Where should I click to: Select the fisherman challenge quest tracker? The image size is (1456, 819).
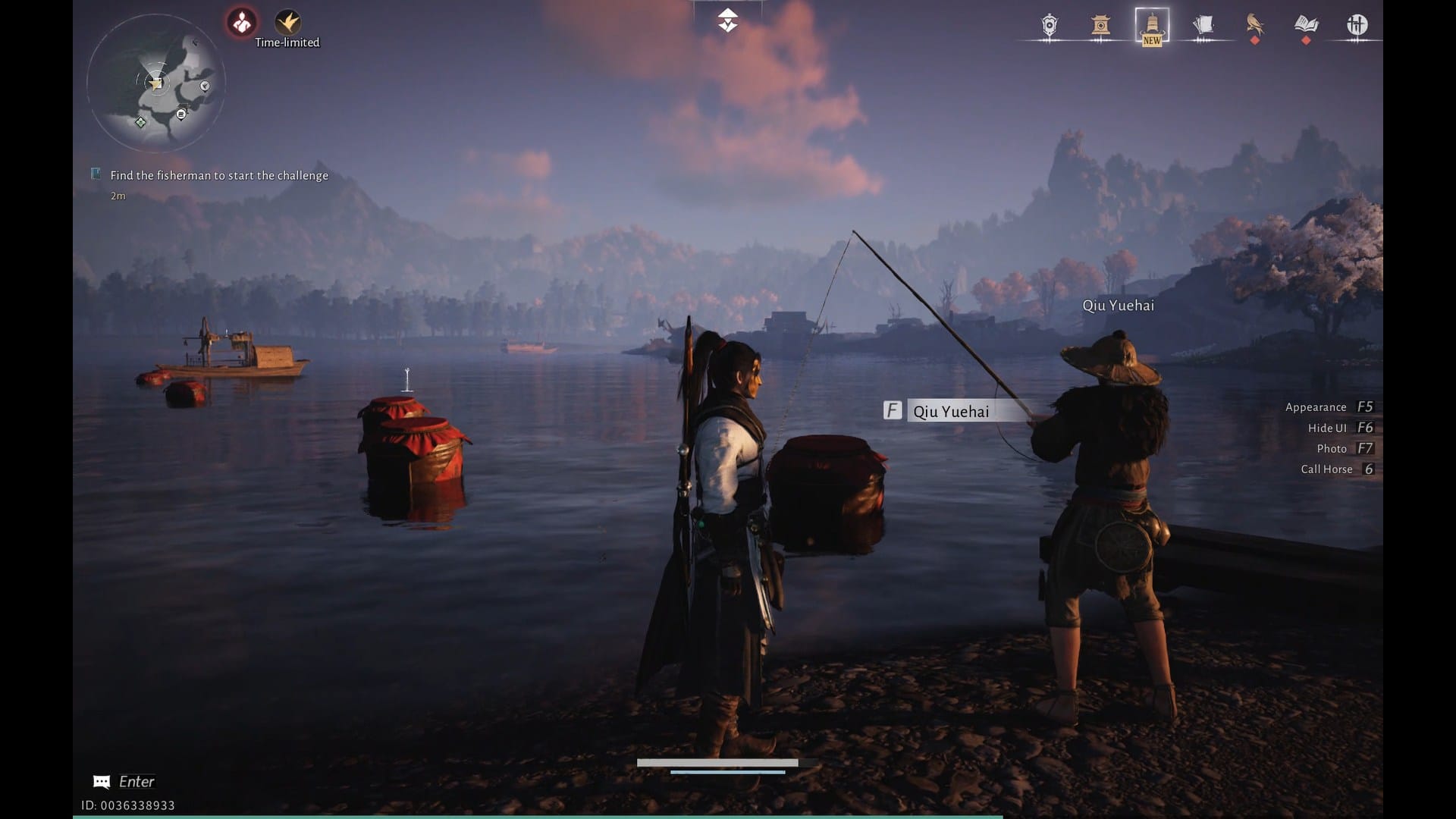click(x=218, y=175)
